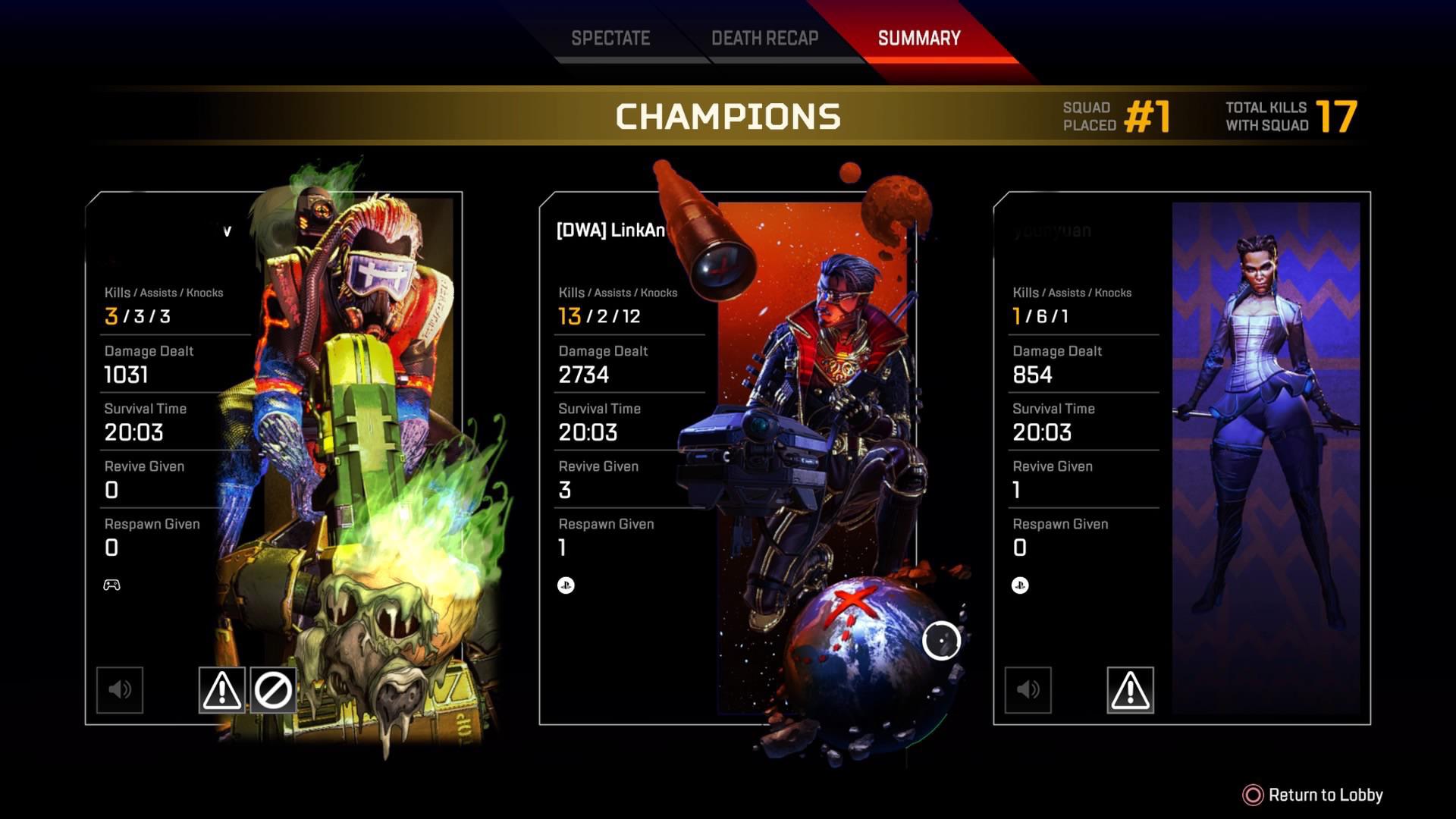
Task: Report the player yuanyuan
Action: 1129,689
